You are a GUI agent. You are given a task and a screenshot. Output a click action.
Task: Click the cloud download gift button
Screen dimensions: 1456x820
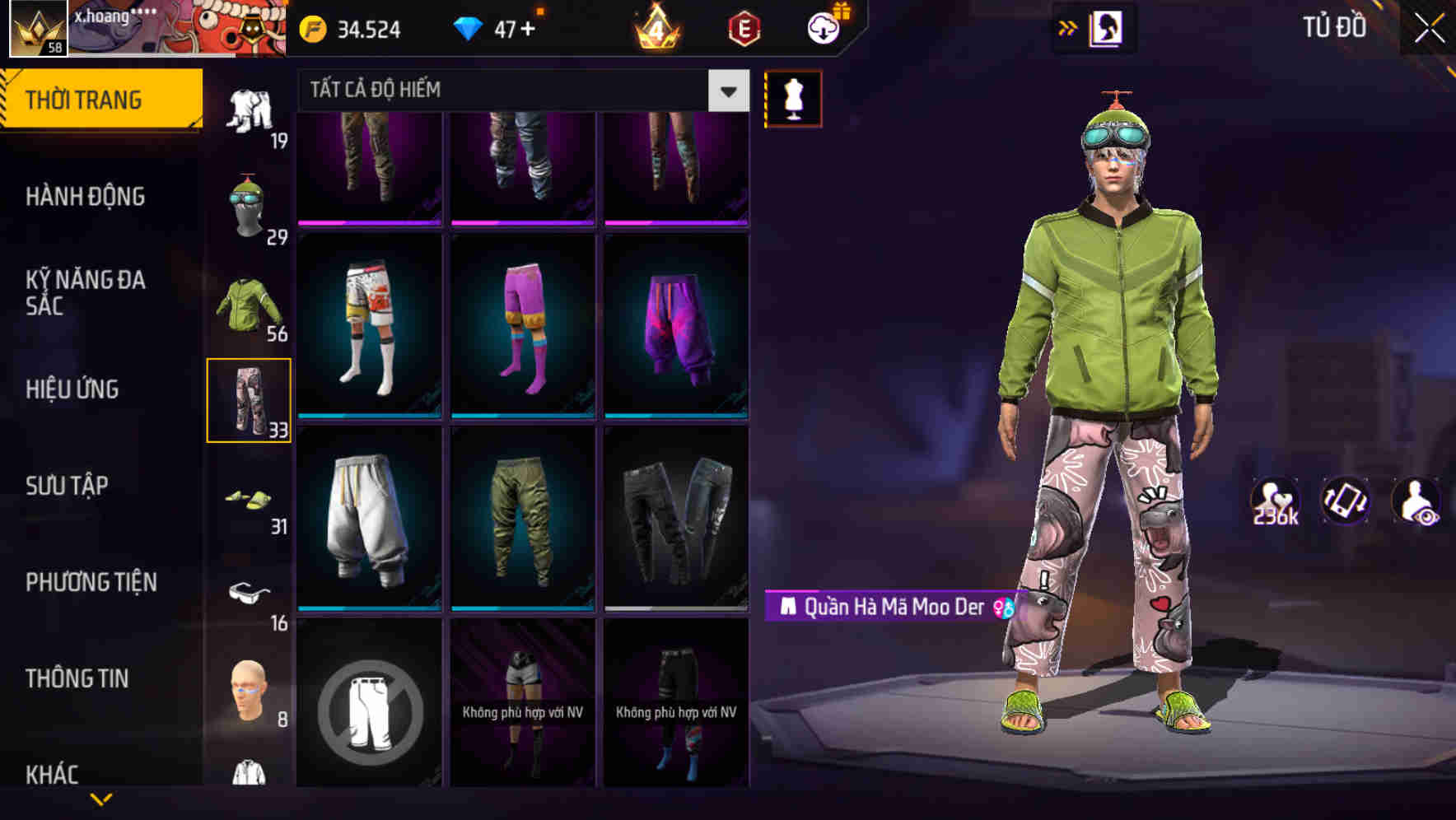821,27
